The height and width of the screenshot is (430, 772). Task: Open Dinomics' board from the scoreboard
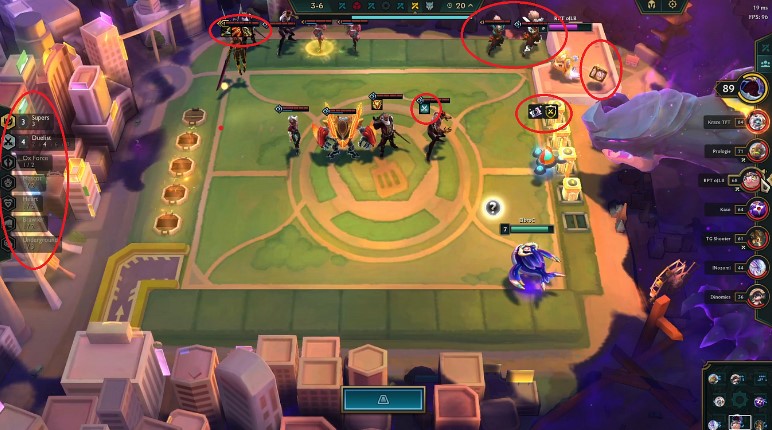[x=757, y=296]
